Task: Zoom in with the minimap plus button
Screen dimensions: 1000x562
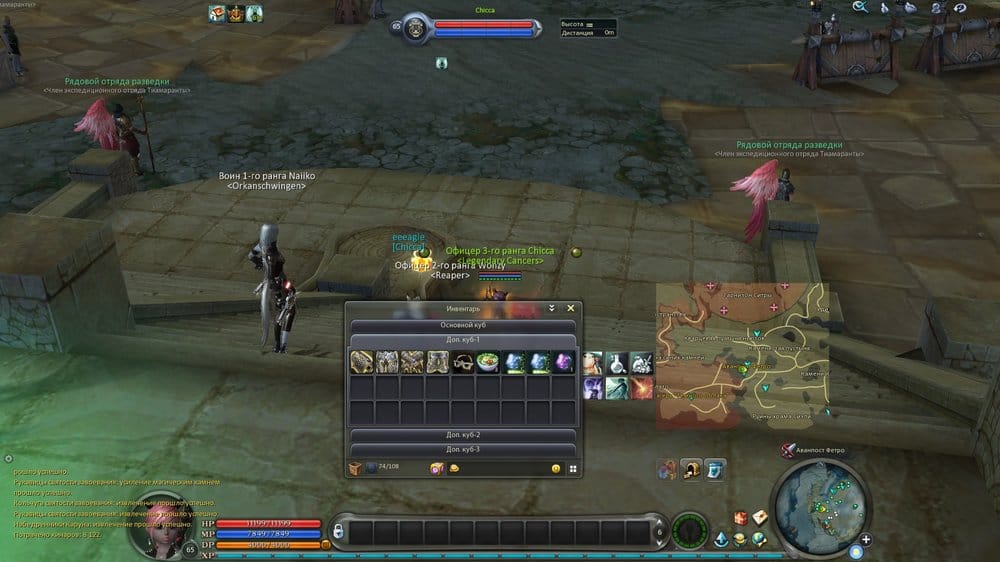Action: tap(865, 540)
